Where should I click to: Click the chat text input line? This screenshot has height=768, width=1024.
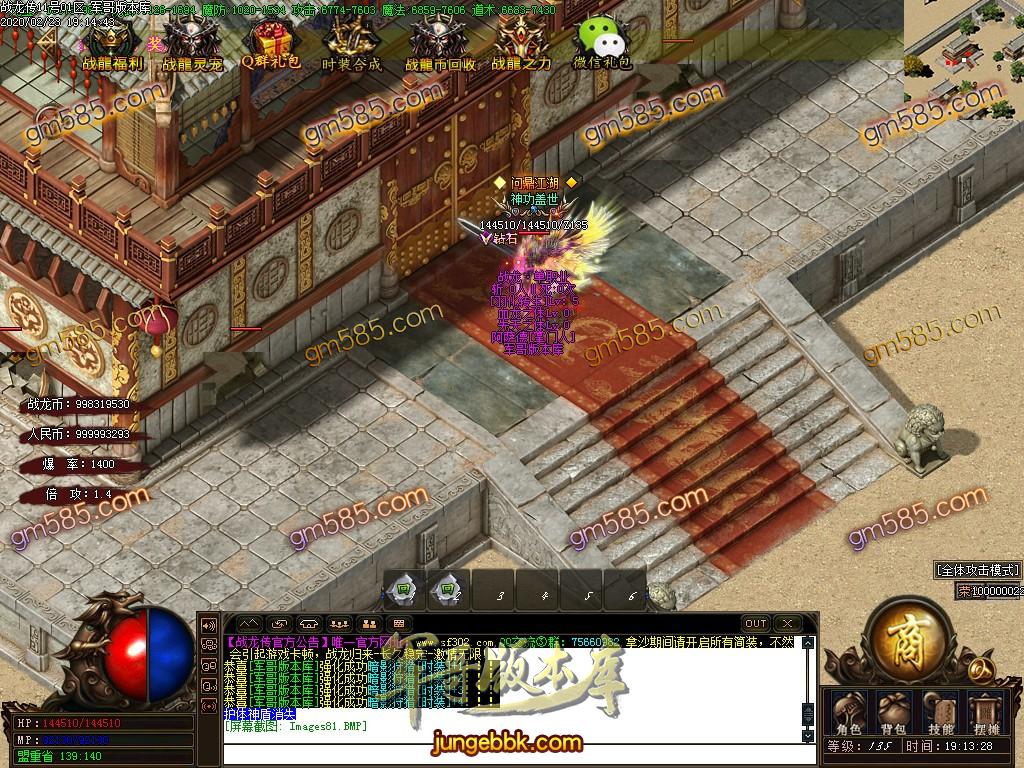[510, 738]
